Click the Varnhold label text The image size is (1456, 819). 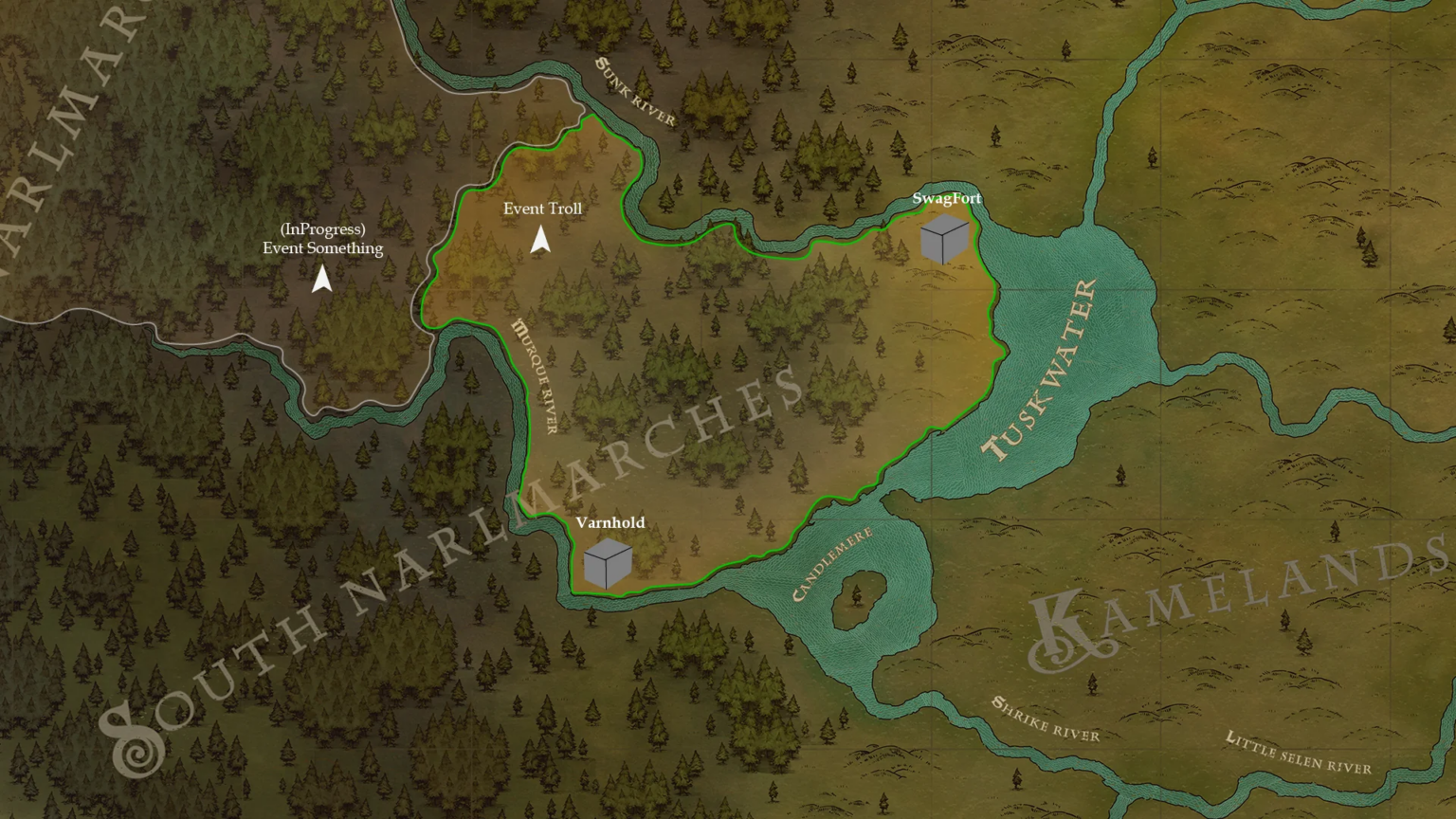pos(610,522)
